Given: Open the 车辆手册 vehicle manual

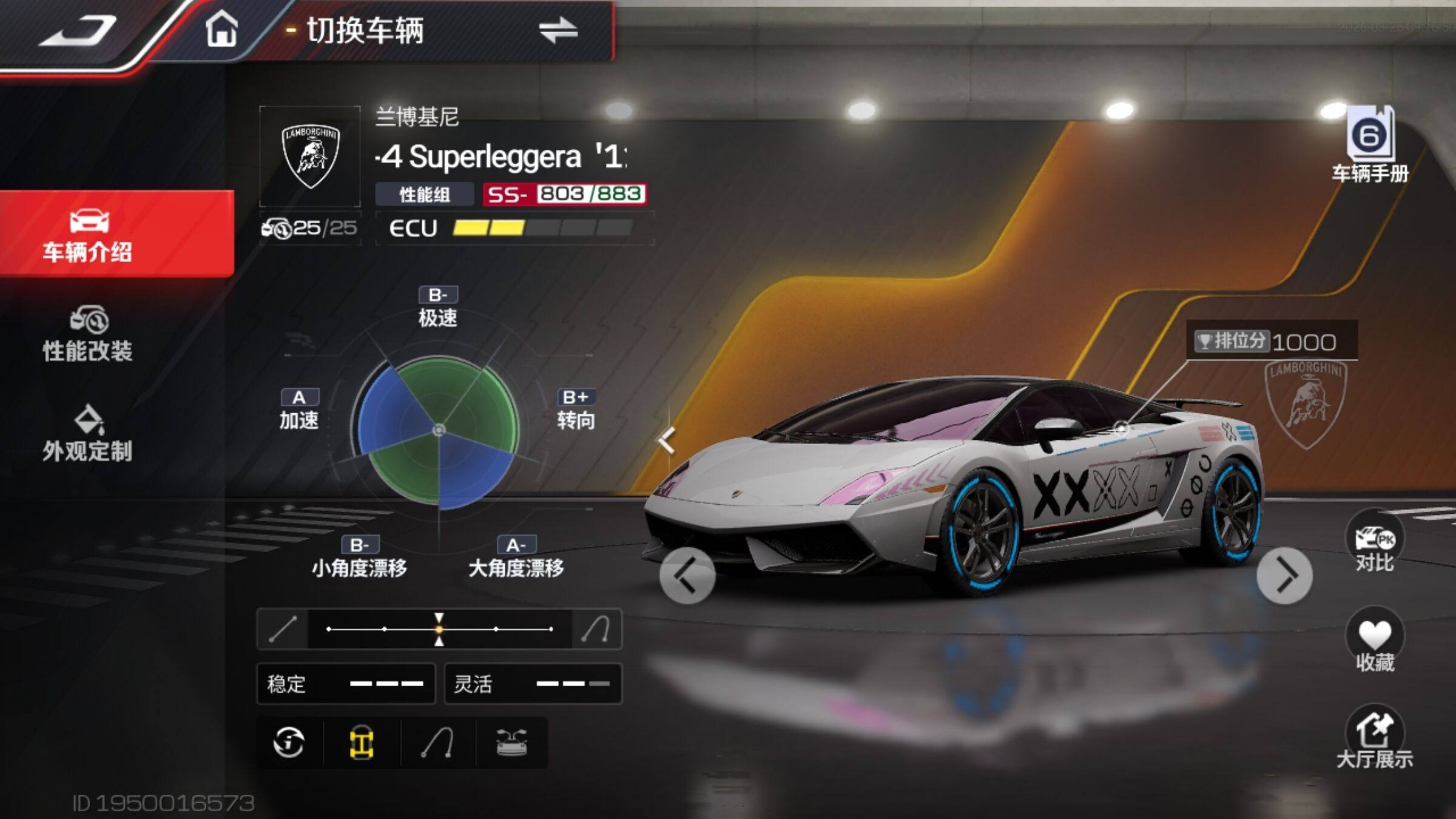Looking at the screenshot, I should (1370, 146).
